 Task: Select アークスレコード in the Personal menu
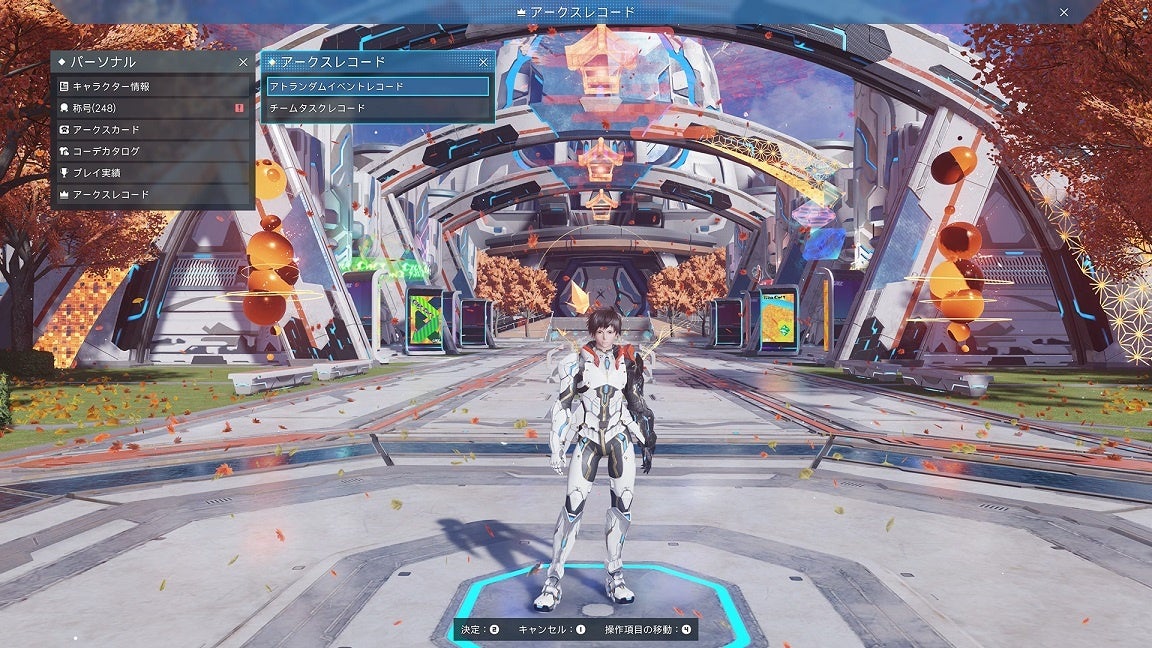click(152, 194)
